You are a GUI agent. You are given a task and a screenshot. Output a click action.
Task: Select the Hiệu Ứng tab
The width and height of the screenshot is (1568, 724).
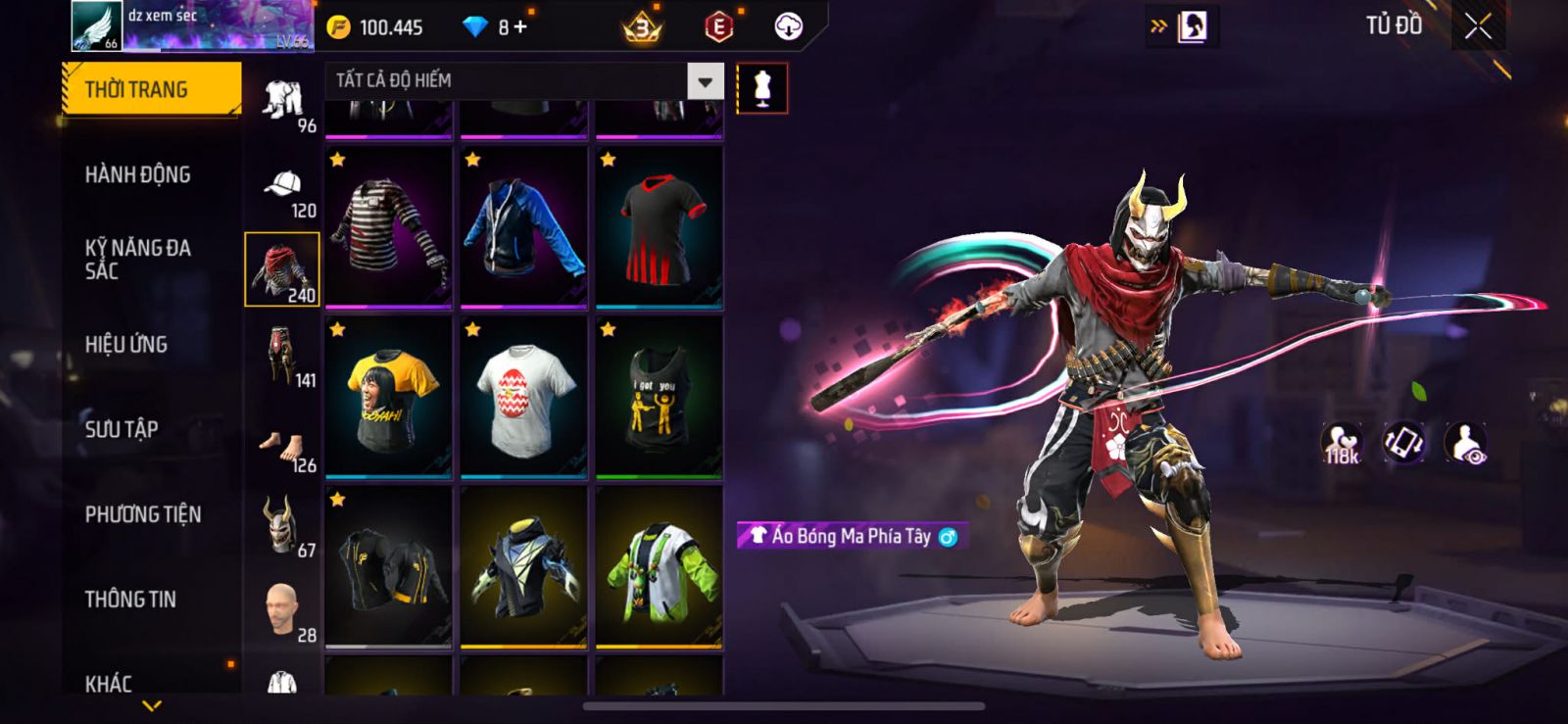125,344
